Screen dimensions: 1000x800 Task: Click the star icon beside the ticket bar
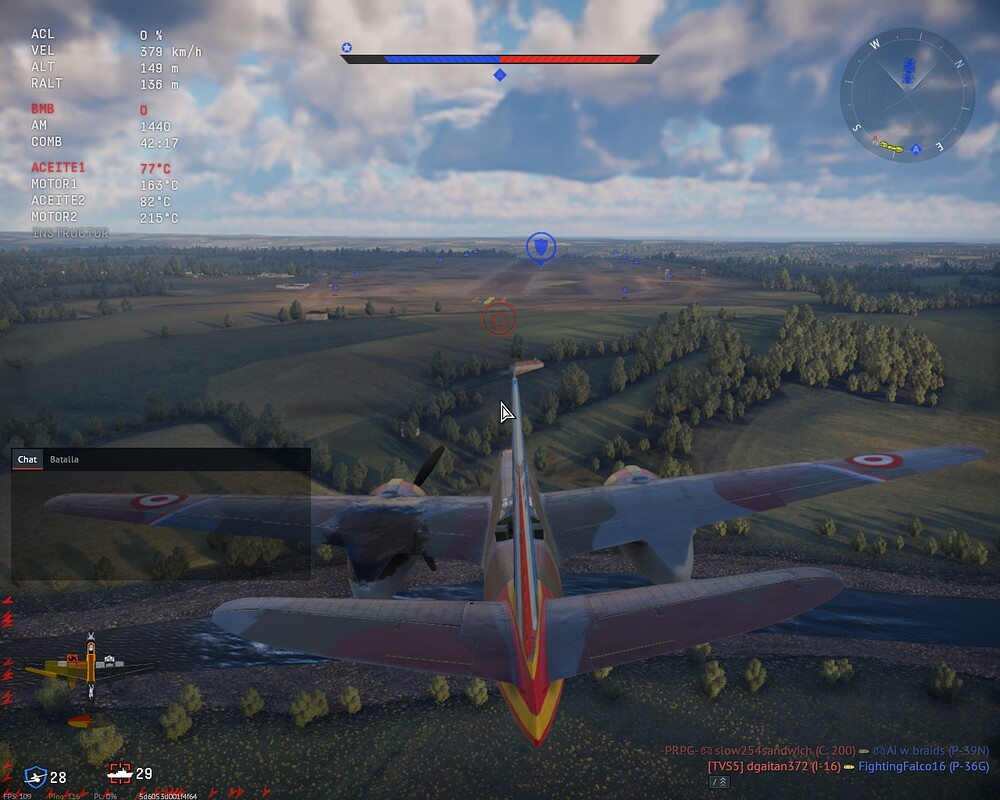(x=347, y=47)
